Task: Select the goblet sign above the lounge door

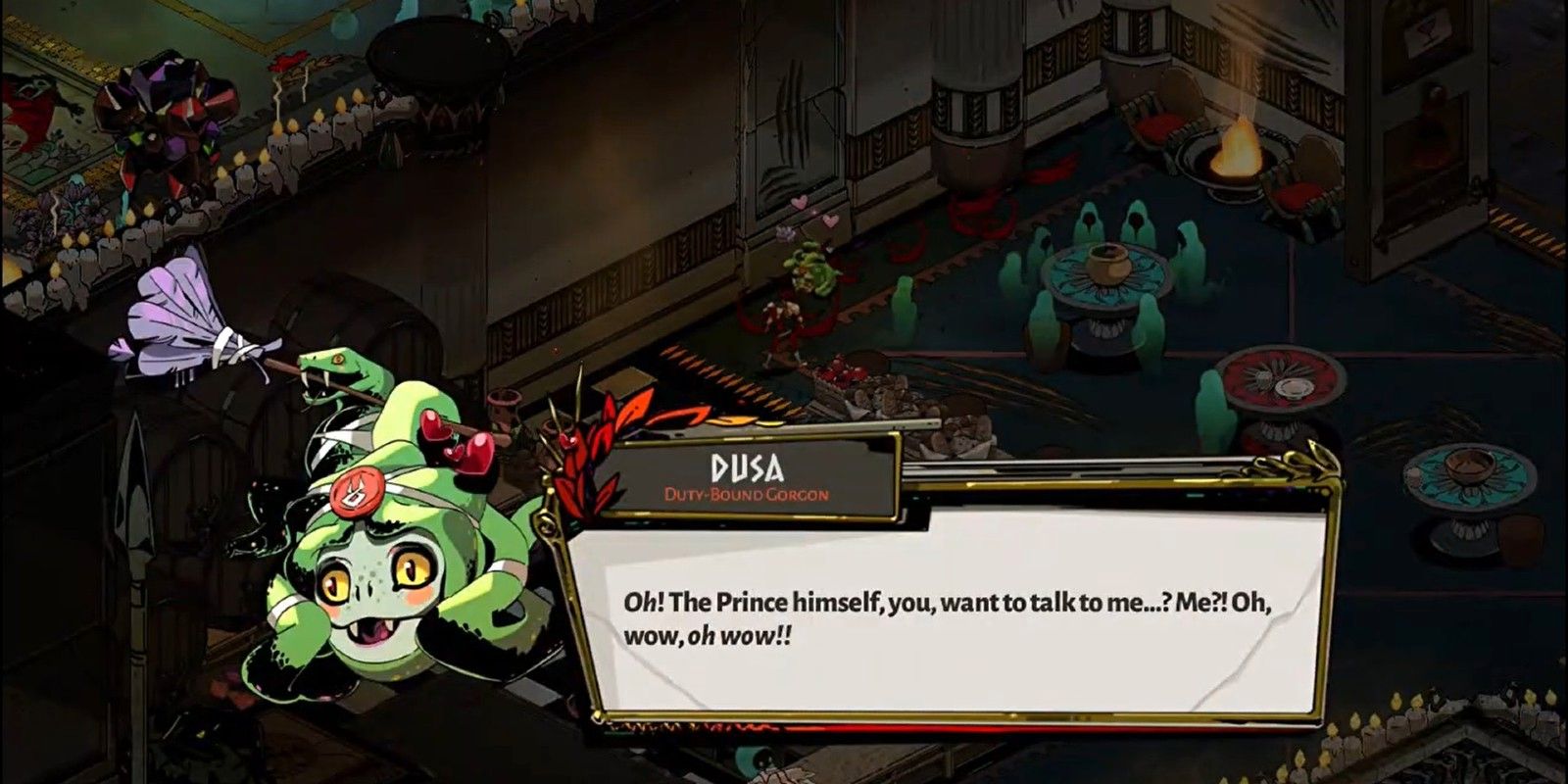Action: pos(1426,29)
